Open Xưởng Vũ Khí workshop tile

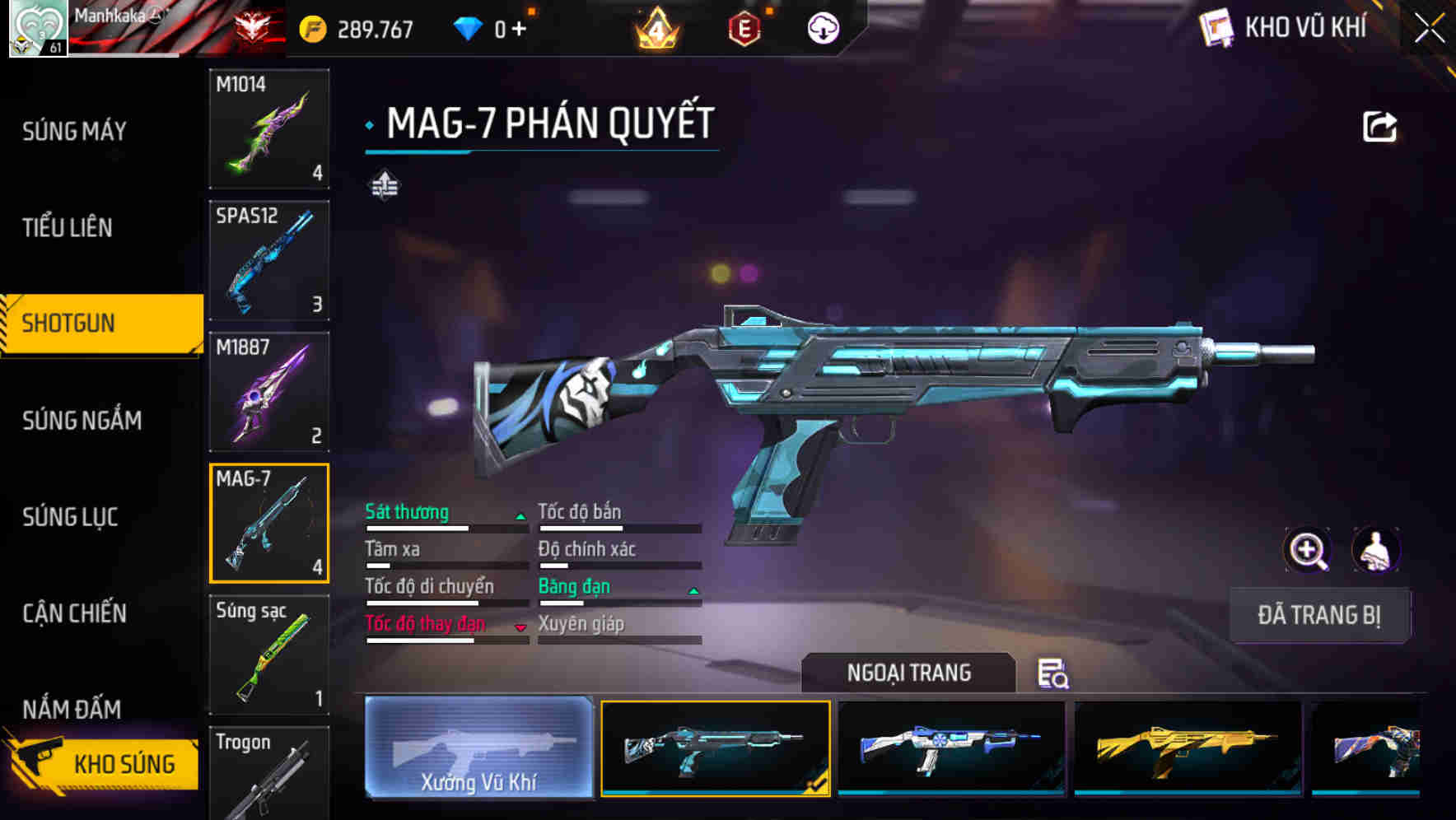pyautogui.click(x=478, y=748)
